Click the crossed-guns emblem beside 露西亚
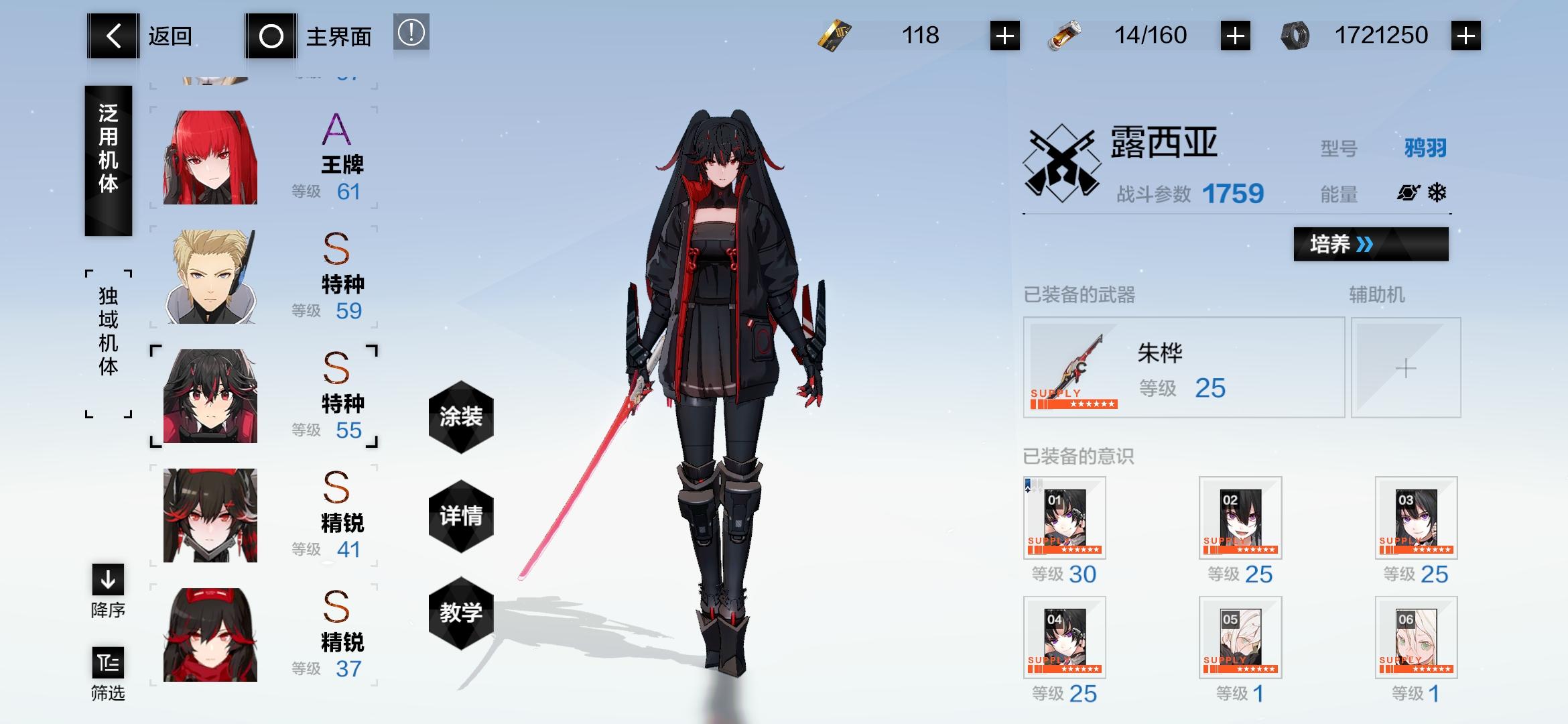Screen dimensions: 1568x724 point(1060,161)
